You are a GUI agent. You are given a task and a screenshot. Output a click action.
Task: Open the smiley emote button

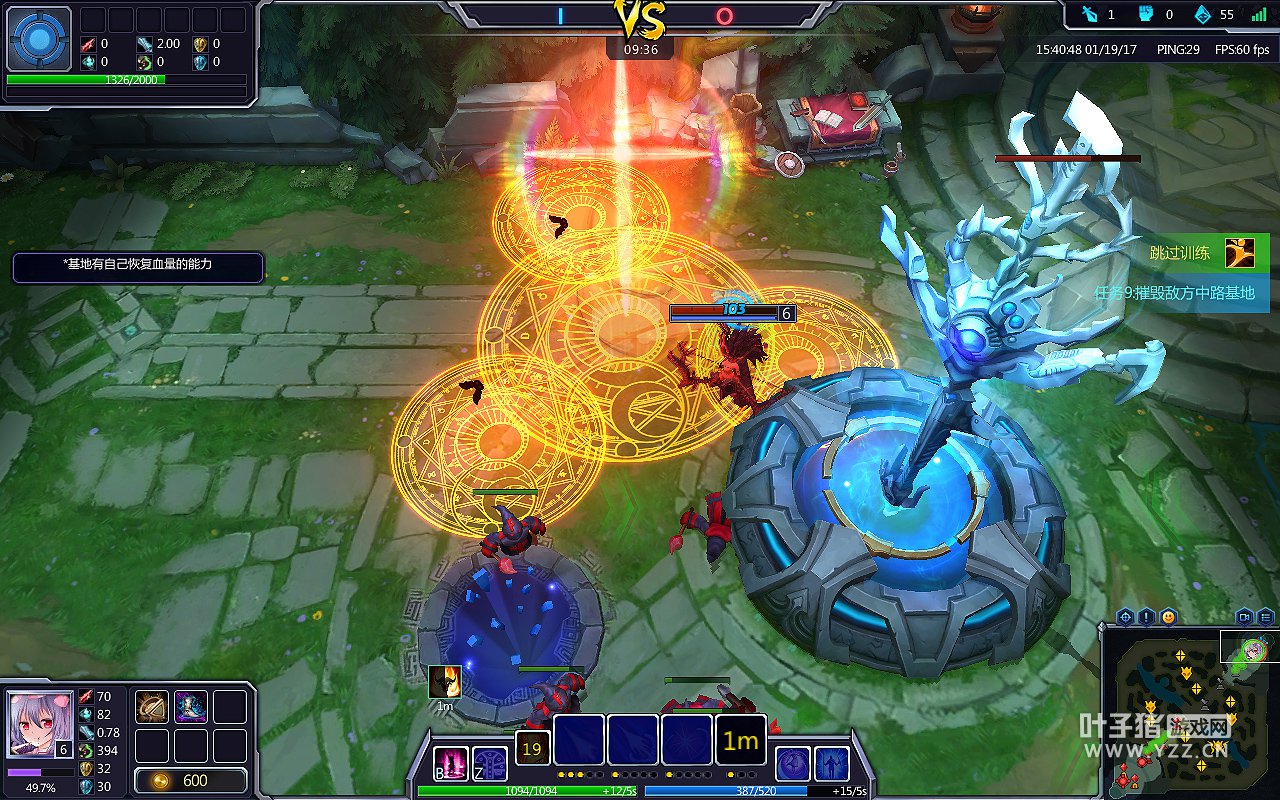(x=1168, y=616)
